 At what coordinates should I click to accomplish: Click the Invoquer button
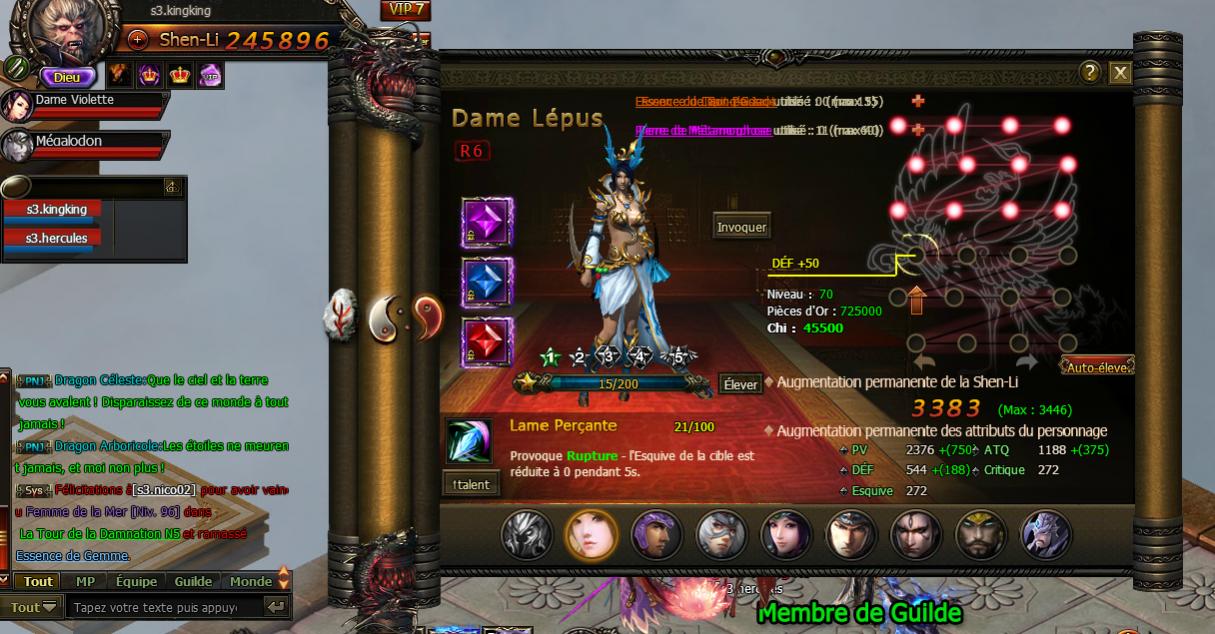pos(741,227)
